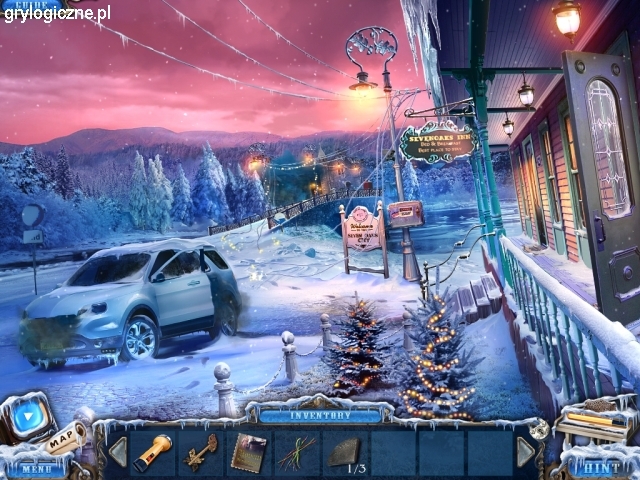640x480 pixels.
Task: Select the flashlight in inventory
Action: [152, 451]
